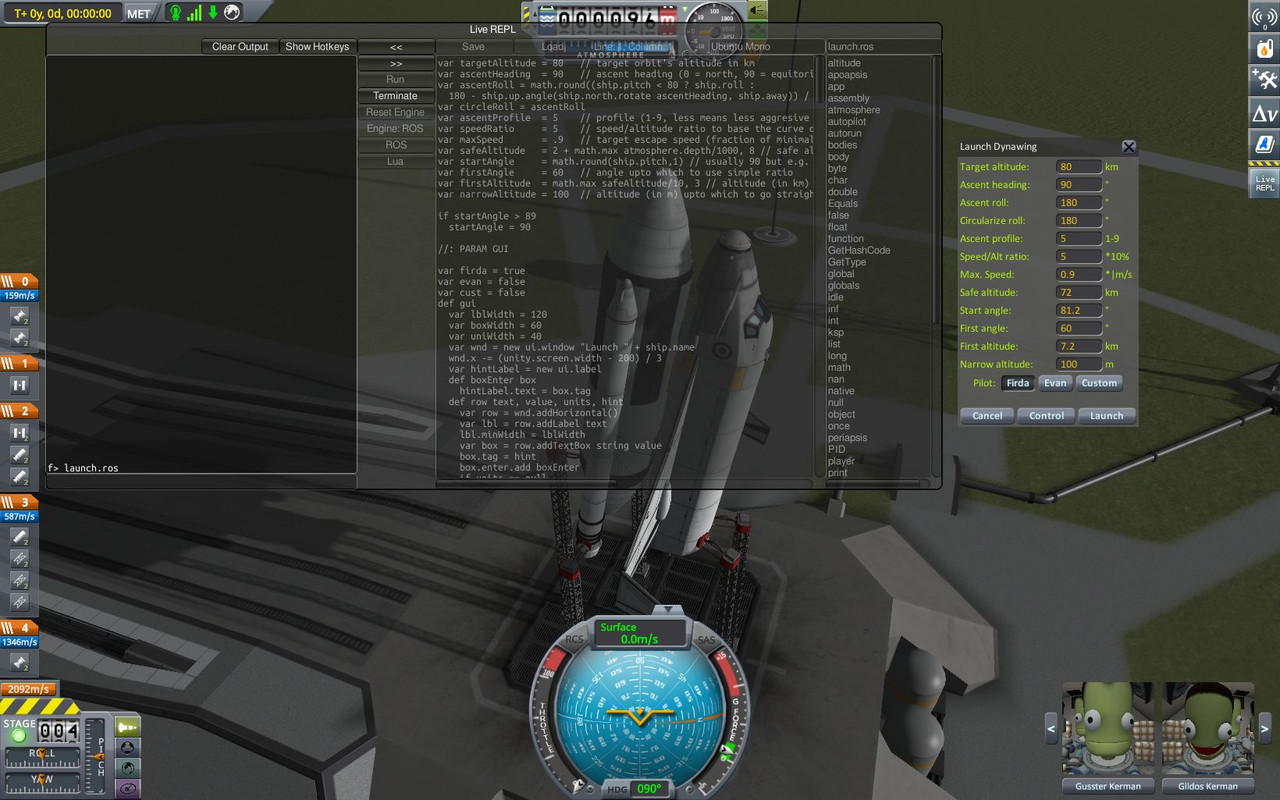Select Evan as pilot in Launch Dynawing
Screen dimensions: 1280x800
(x=1055, y=383)
